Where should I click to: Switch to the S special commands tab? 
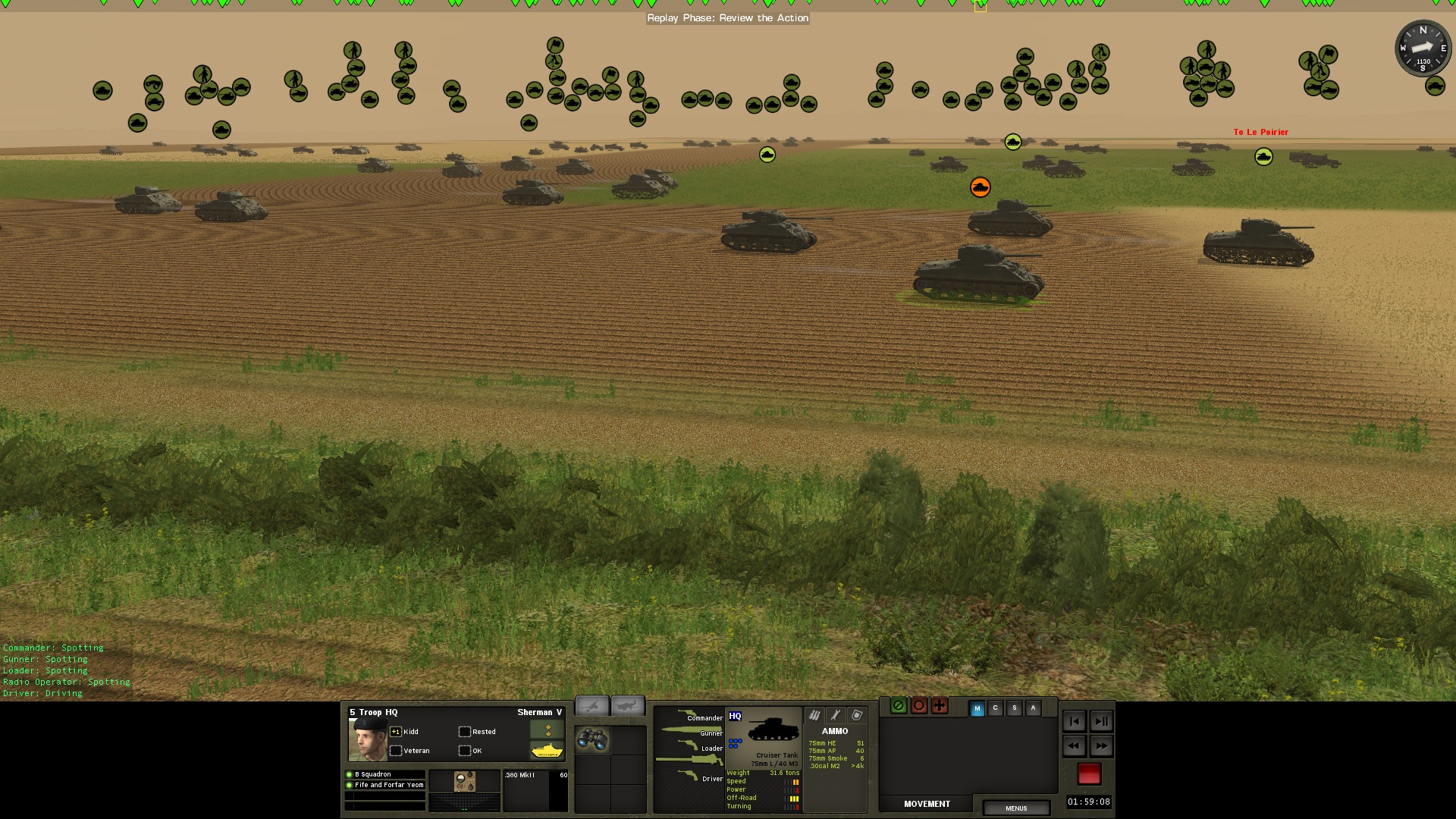1015,708
